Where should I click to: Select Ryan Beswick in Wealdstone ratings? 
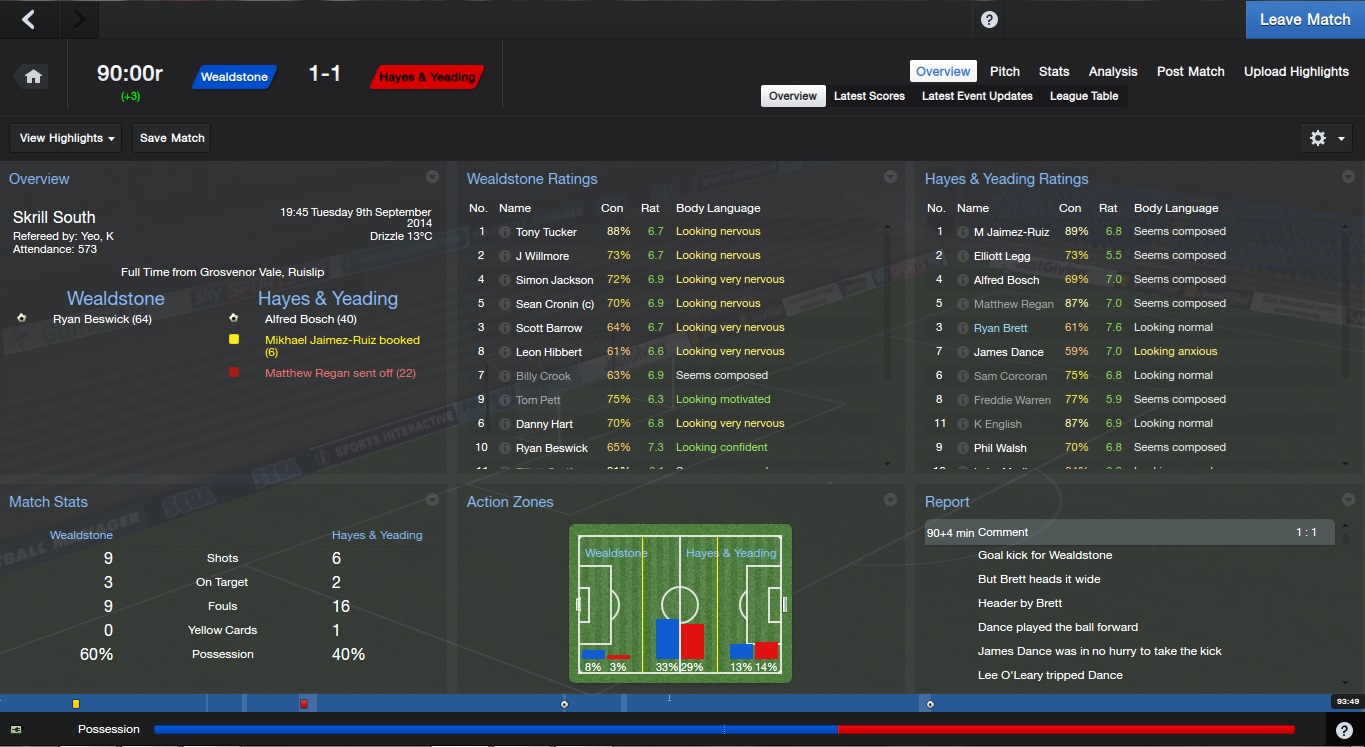(x=551, y=448)
